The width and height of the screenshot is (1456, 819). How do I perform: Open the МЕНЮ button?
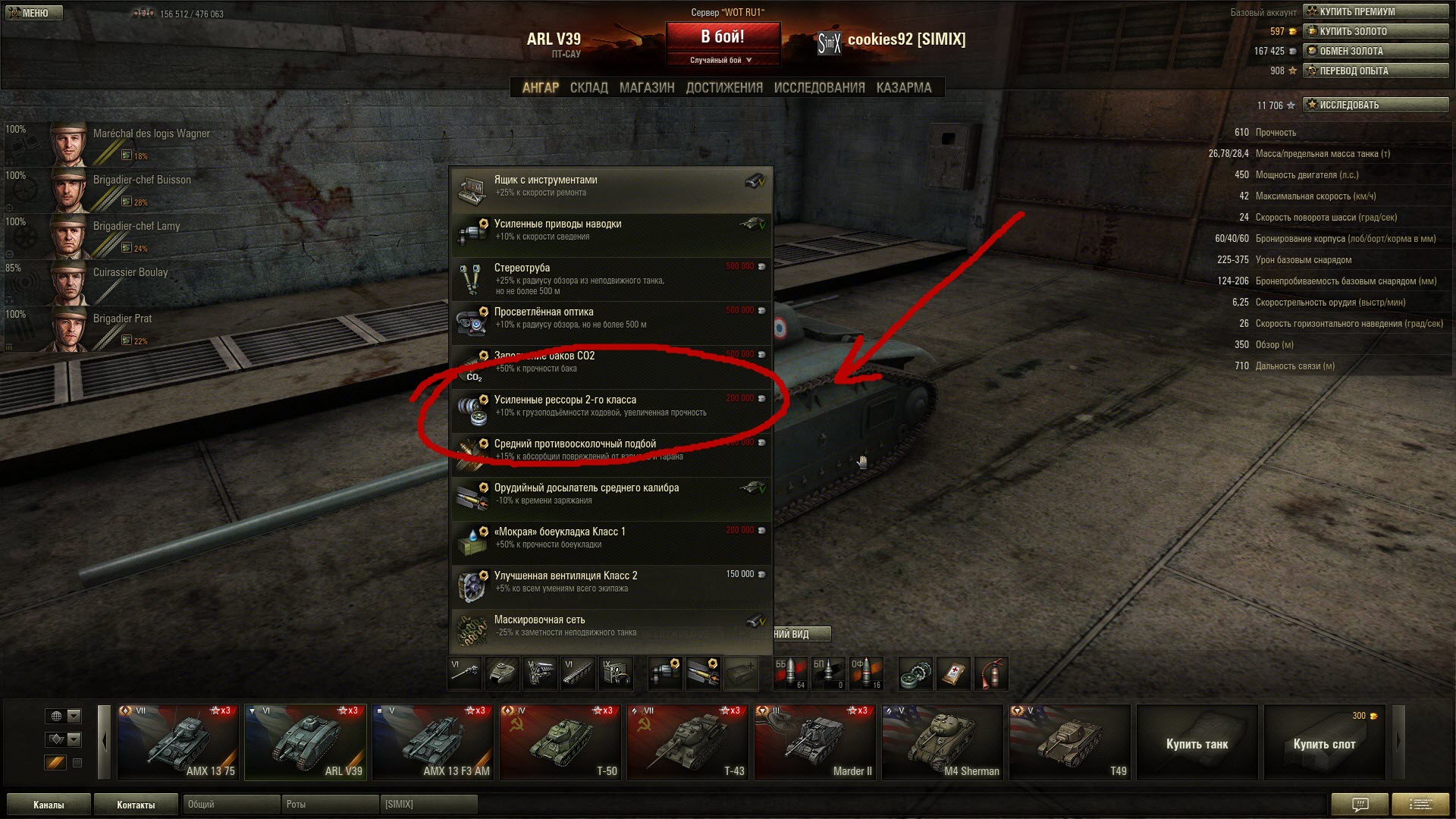point(33,13)
